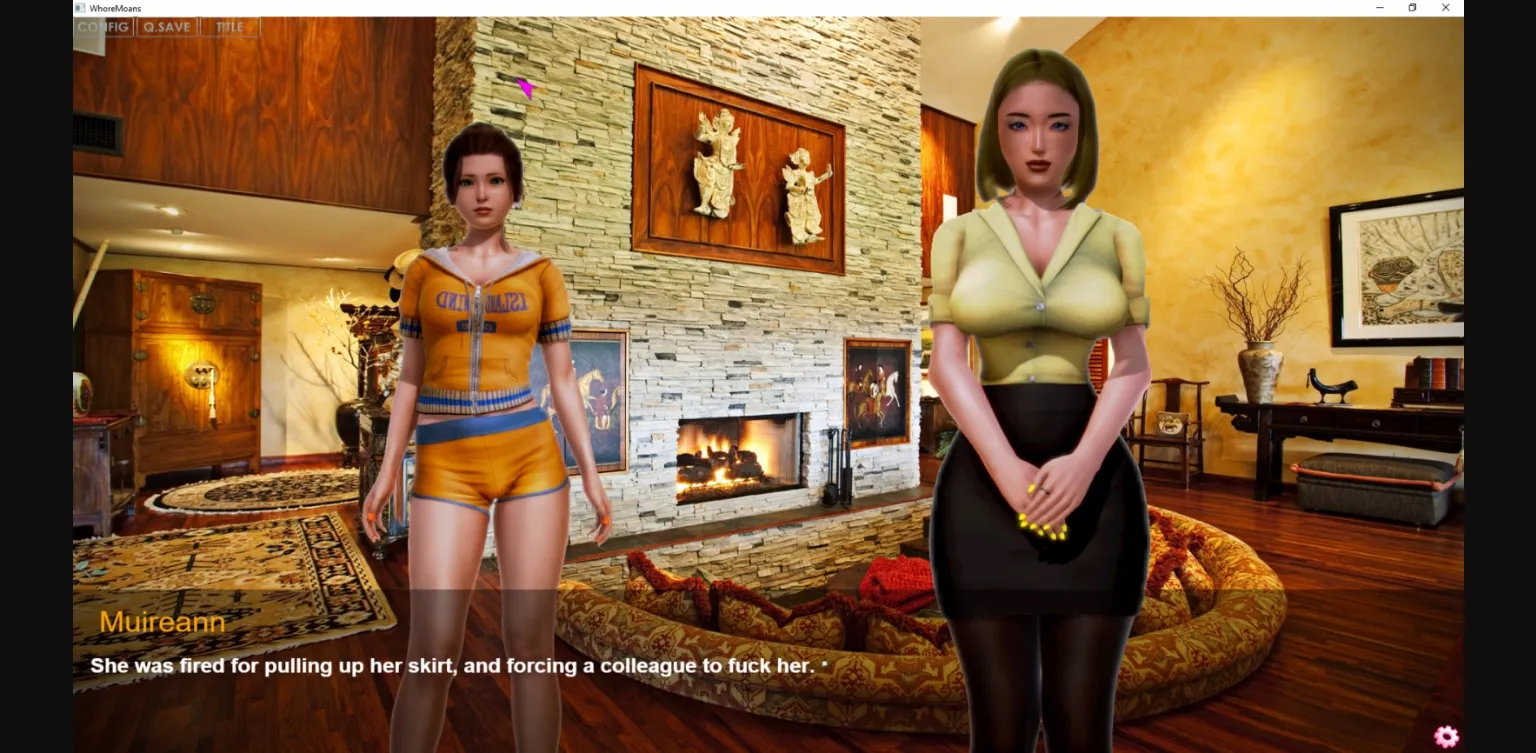
Task: Close the WhoreMoans application
Action: click(1445, 7)
